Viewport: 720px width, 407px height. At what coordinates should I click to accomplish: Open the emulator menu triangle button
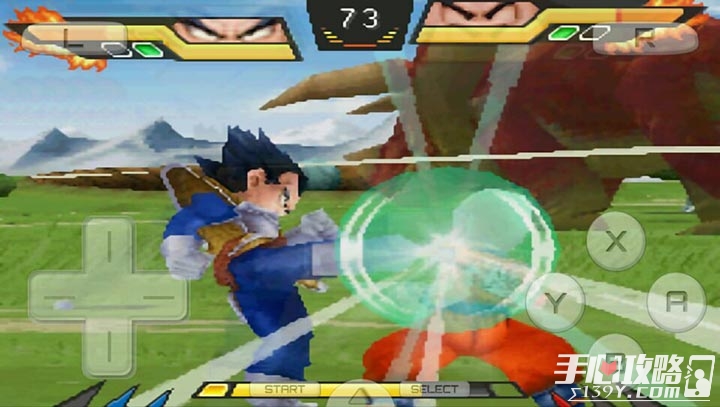coord(358,395)
